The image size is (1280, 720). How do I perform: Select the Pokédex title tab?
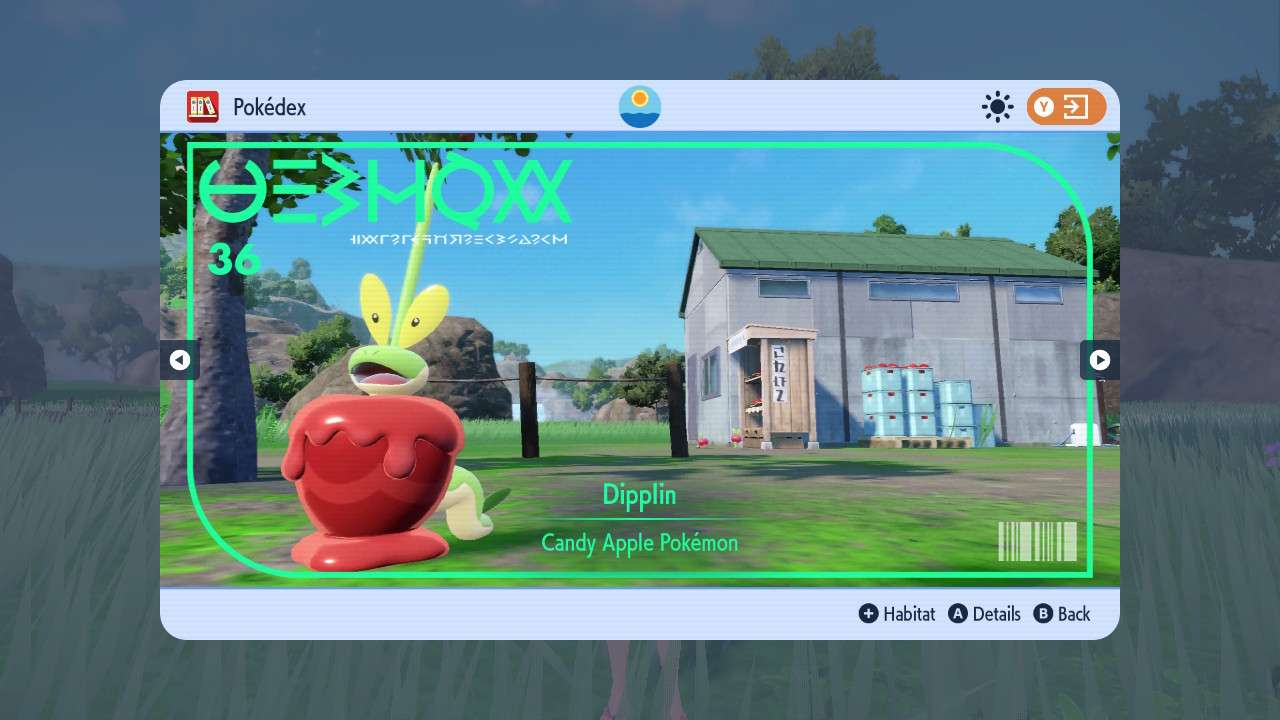(x=268, y=107)
